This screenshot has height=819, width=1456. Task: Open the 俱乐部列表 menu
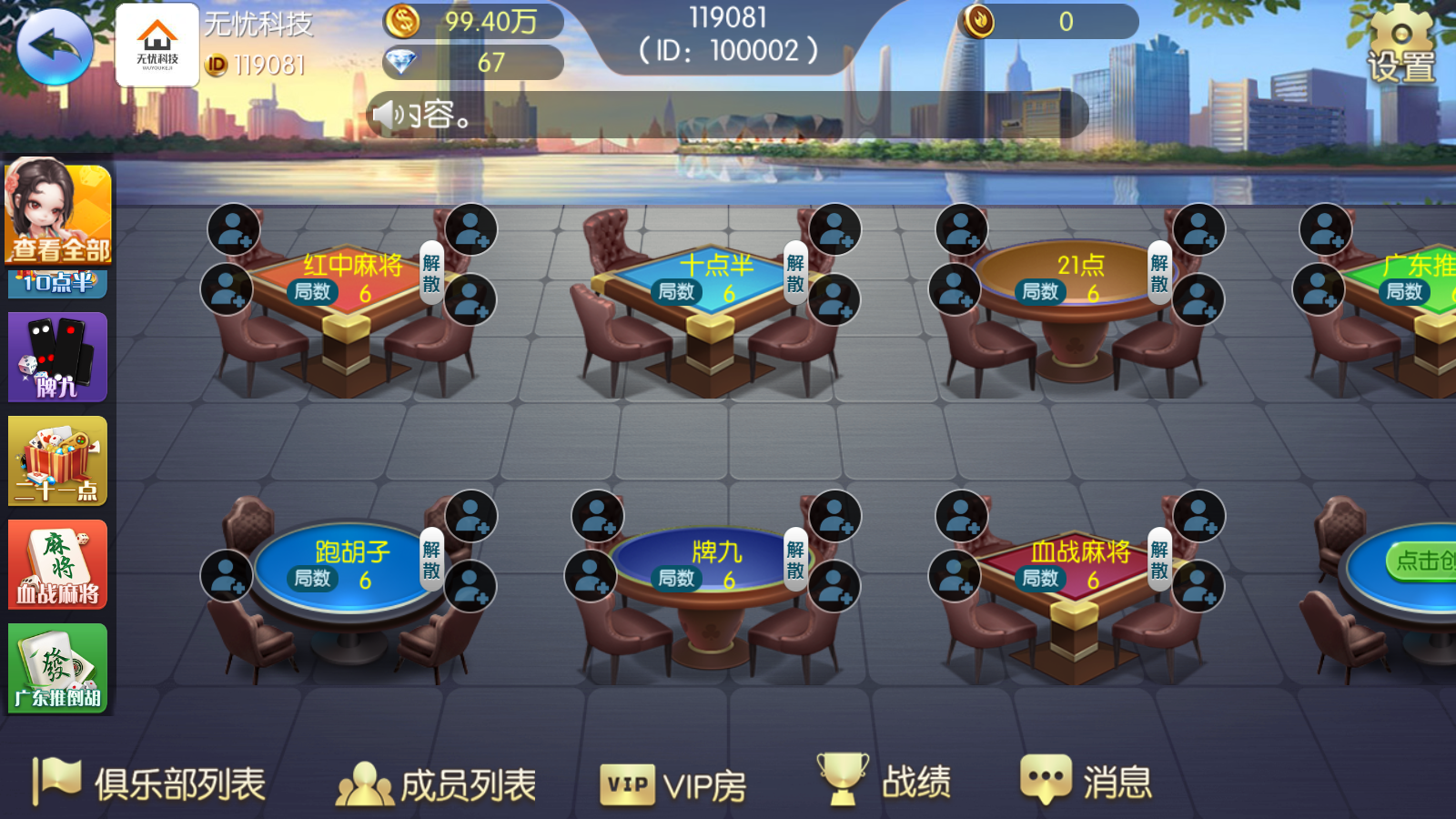coord(146,780)
